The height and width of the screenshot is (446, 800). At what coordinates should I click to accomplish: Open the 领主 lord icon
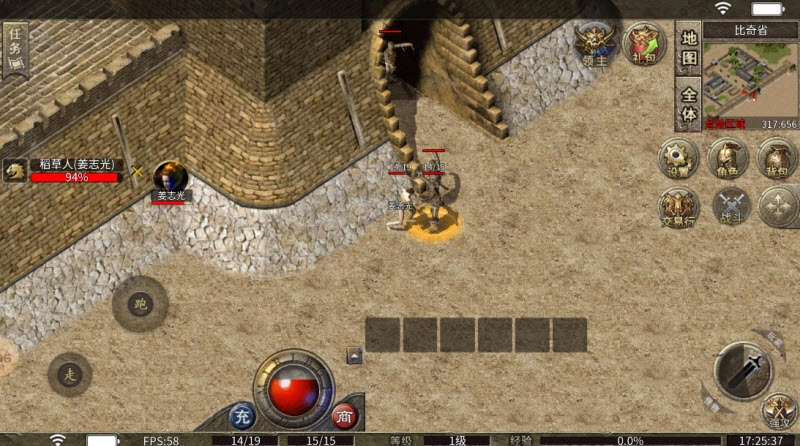pyautogui.click(x=597, y=43)
